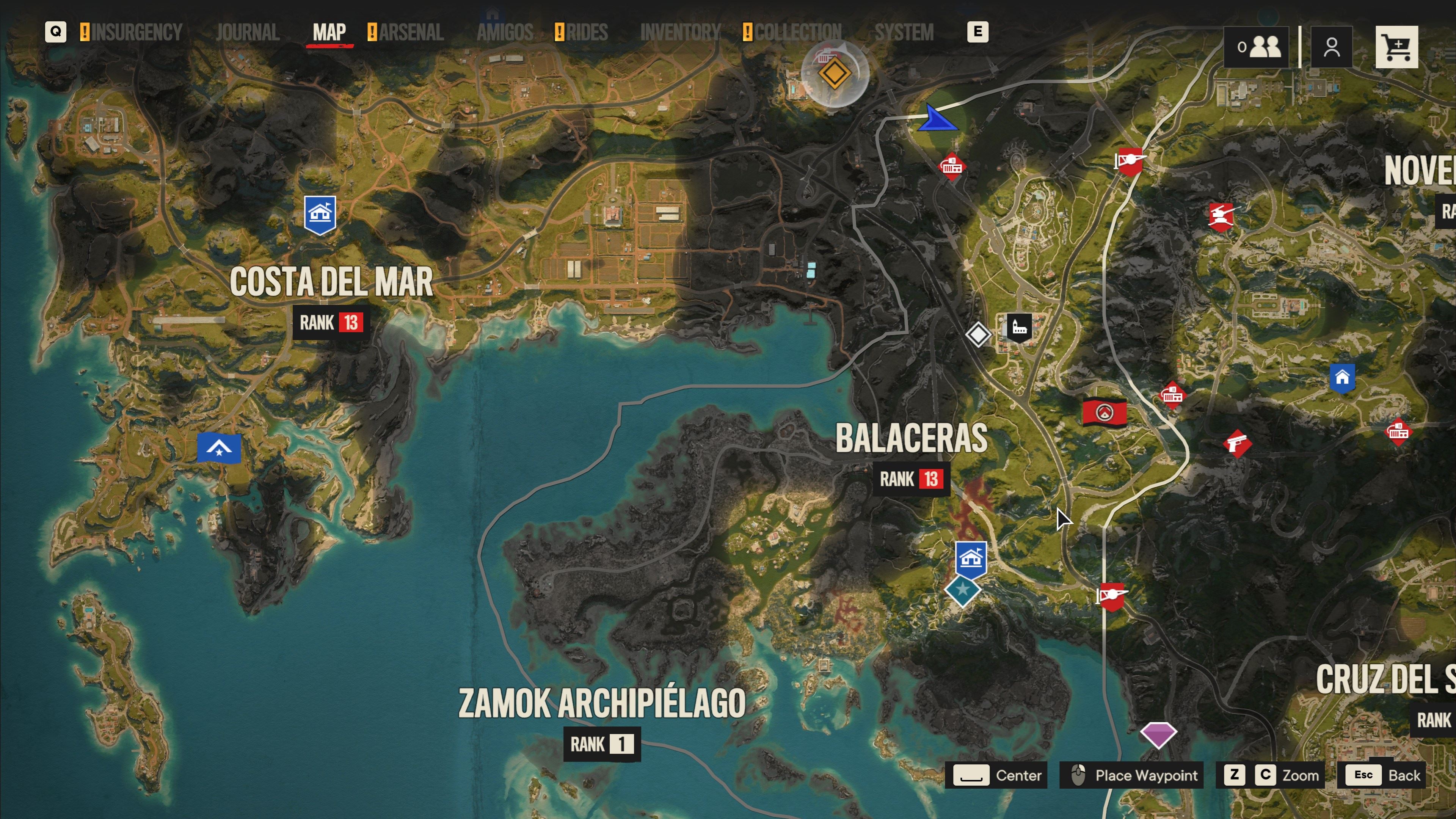Screen dimensions: 1456x819
Task: Open the player profile icon
Action: [x=1331, y=47]
